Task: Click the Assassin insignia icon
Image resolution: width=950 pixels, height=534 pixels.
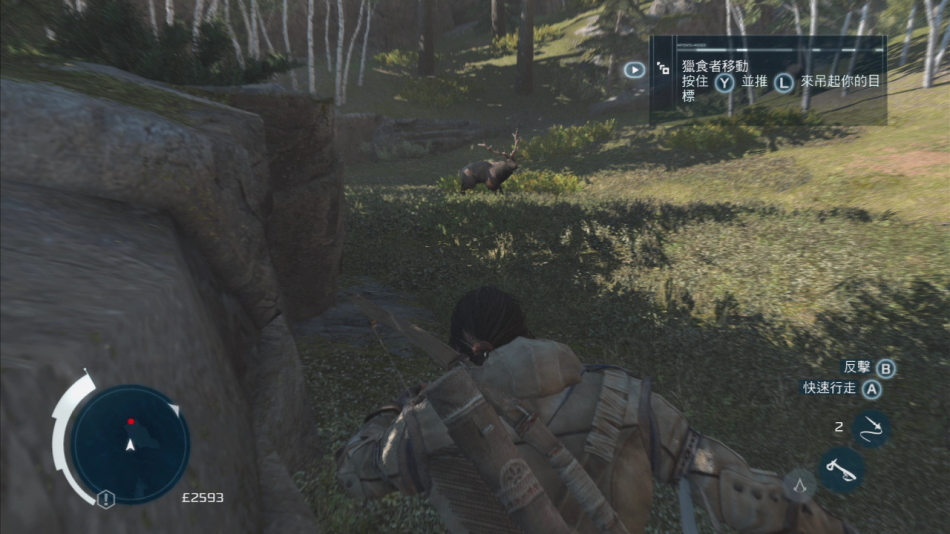Action: [x=799, y=485]
